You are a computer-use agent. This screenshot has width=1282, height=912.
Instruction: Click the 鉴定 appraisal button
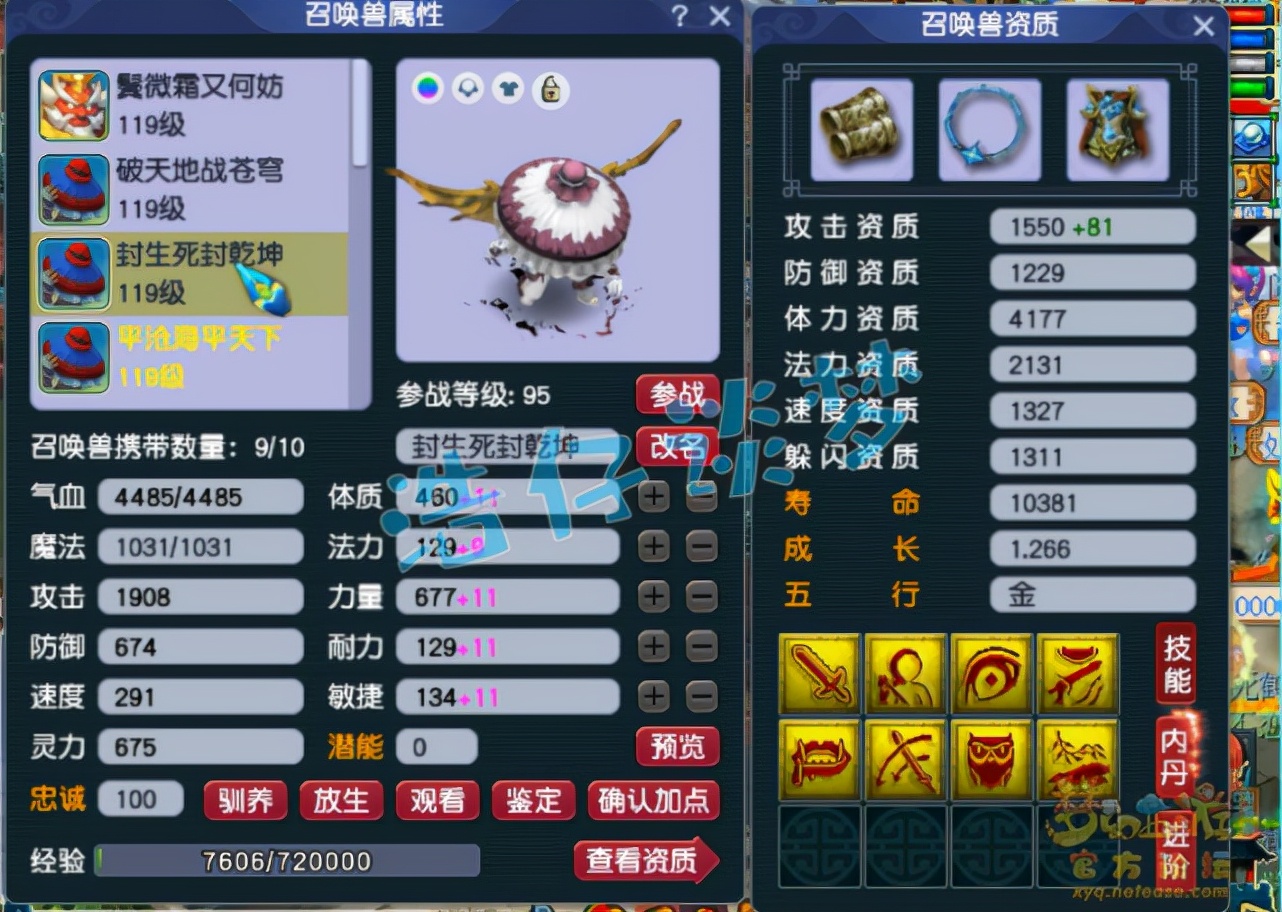533,800
